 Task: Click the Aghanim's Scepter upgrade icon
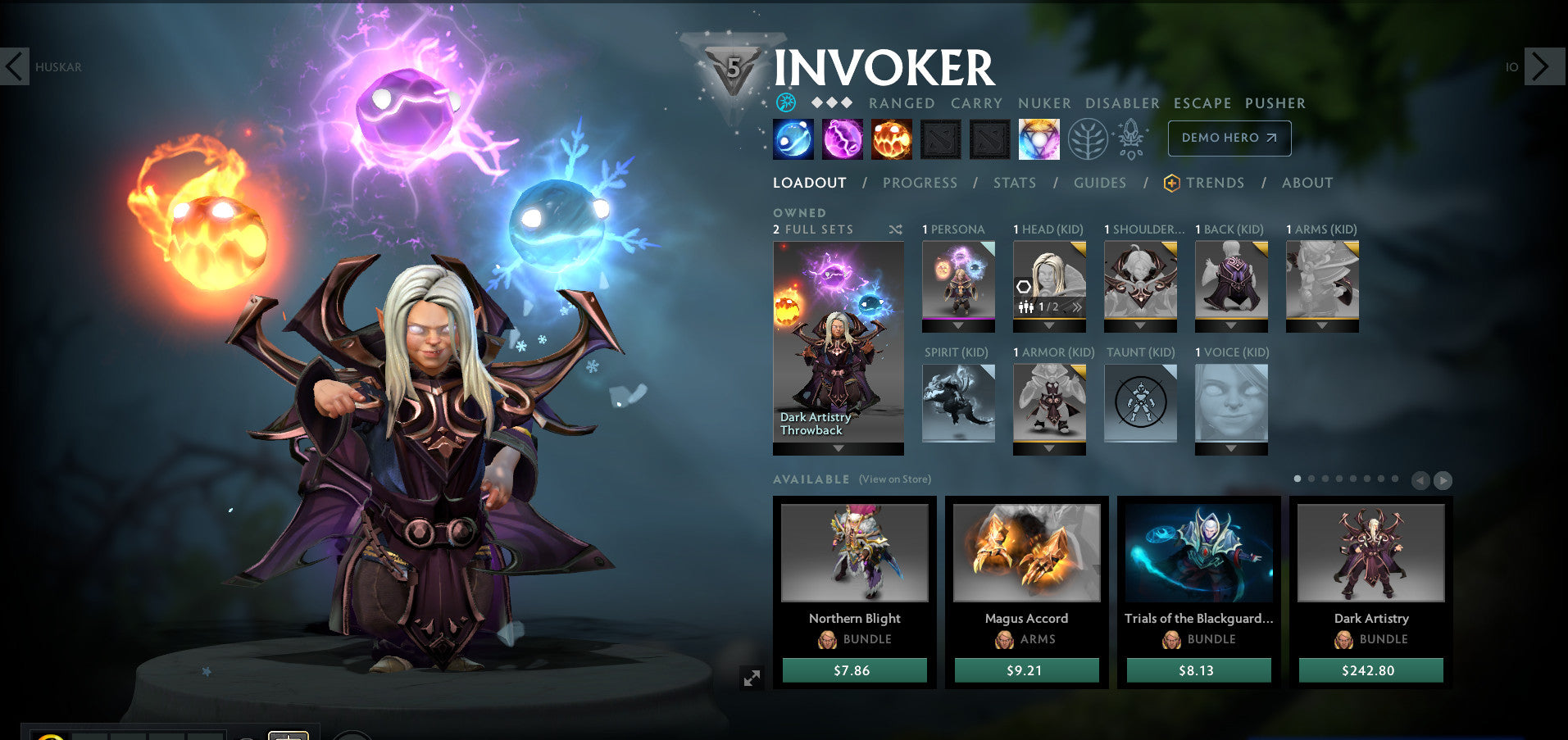click(x=1129, y=138)
